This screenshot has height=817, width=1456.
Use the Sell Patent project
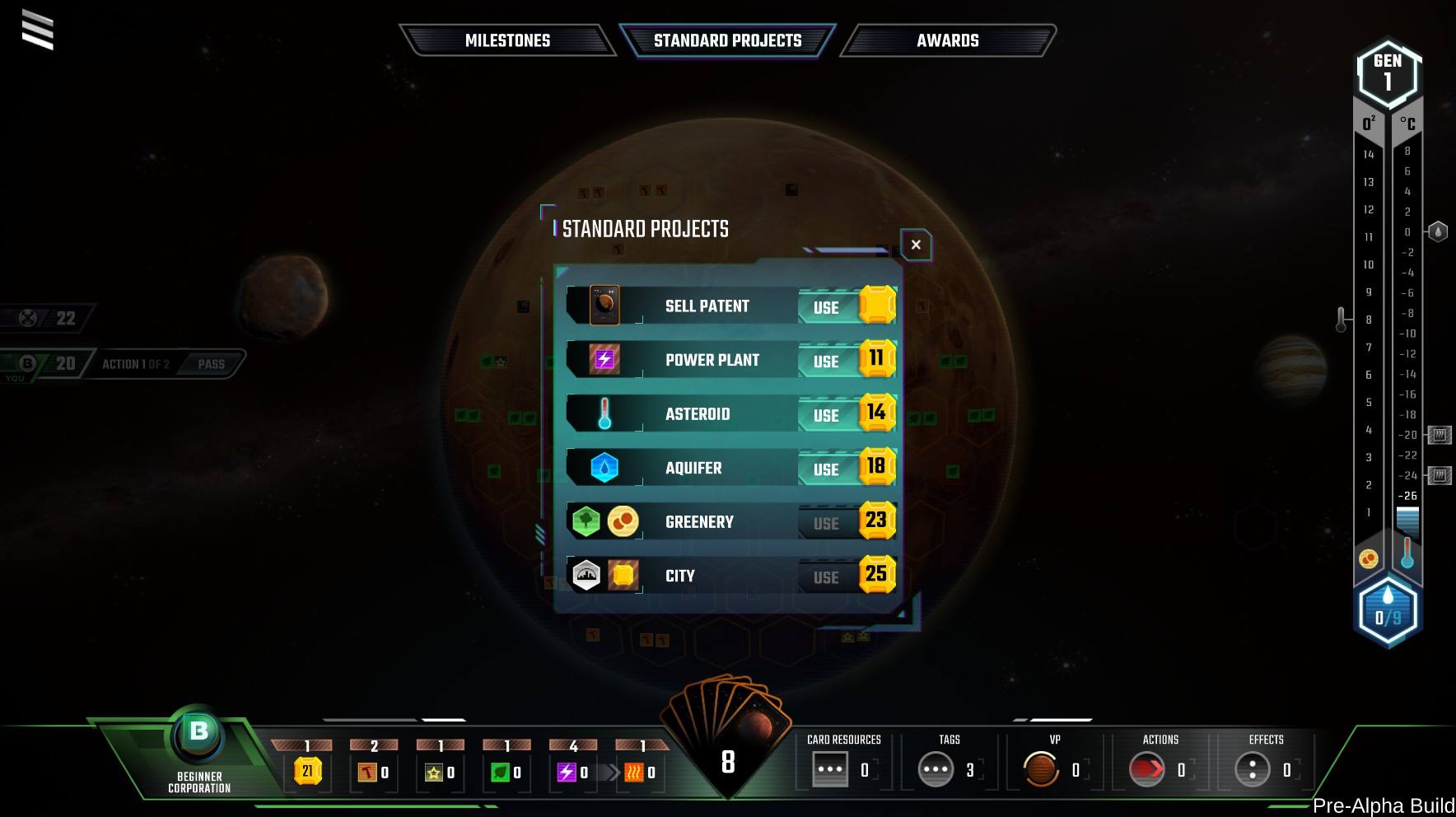tap(826, 307)
